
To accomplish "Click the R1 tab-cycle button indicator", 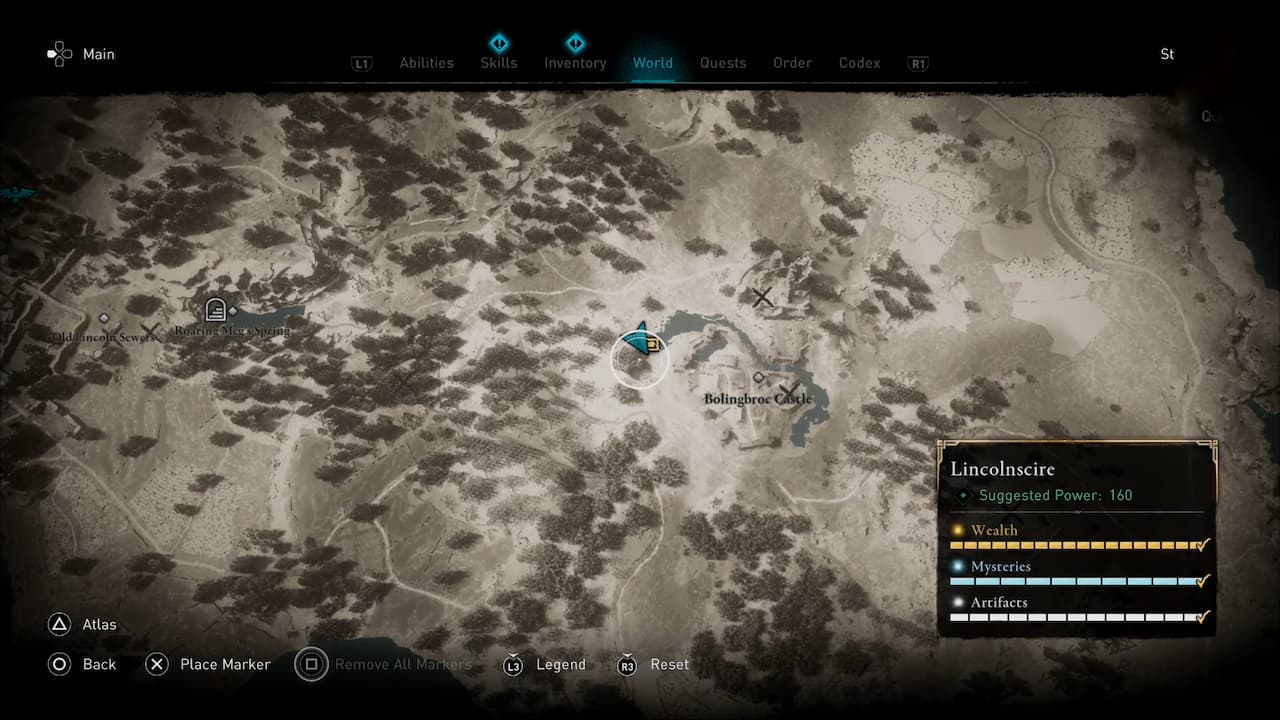I will (x=918, y=63).
